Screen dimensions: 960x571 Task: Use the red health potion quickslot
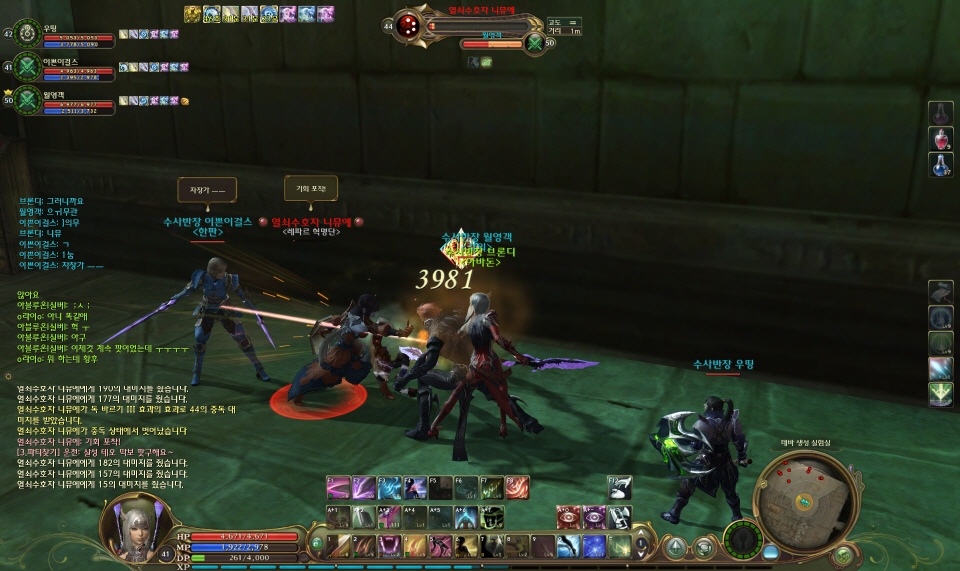pos(941,139)
